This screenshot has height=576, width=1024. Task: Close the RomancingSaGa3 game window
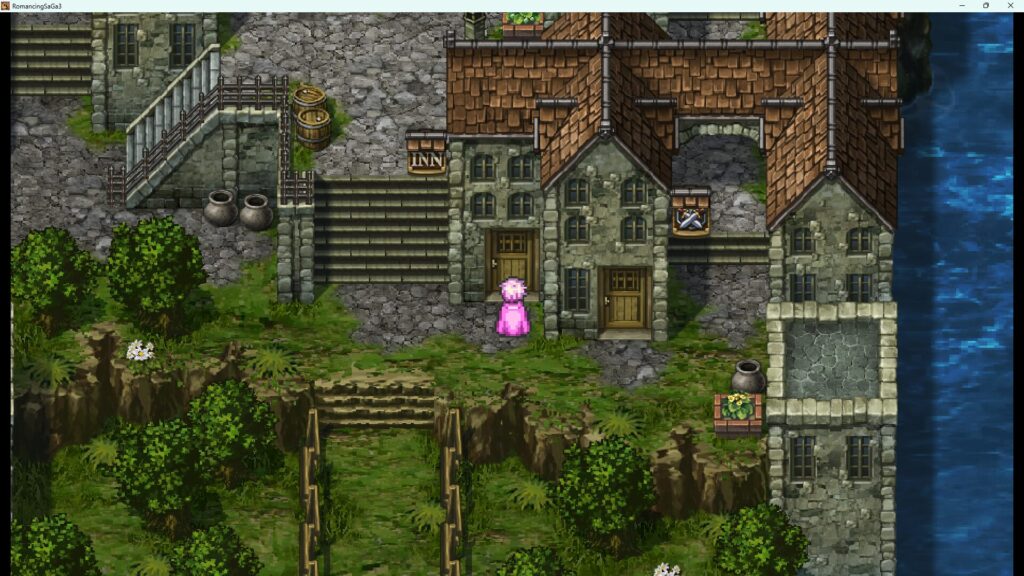1010,5
